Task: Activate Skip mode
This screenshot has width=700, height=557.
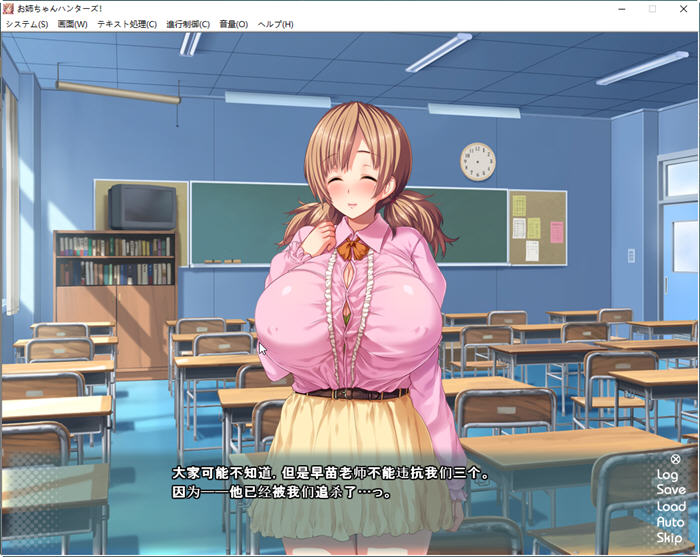Action: (670, 538)
